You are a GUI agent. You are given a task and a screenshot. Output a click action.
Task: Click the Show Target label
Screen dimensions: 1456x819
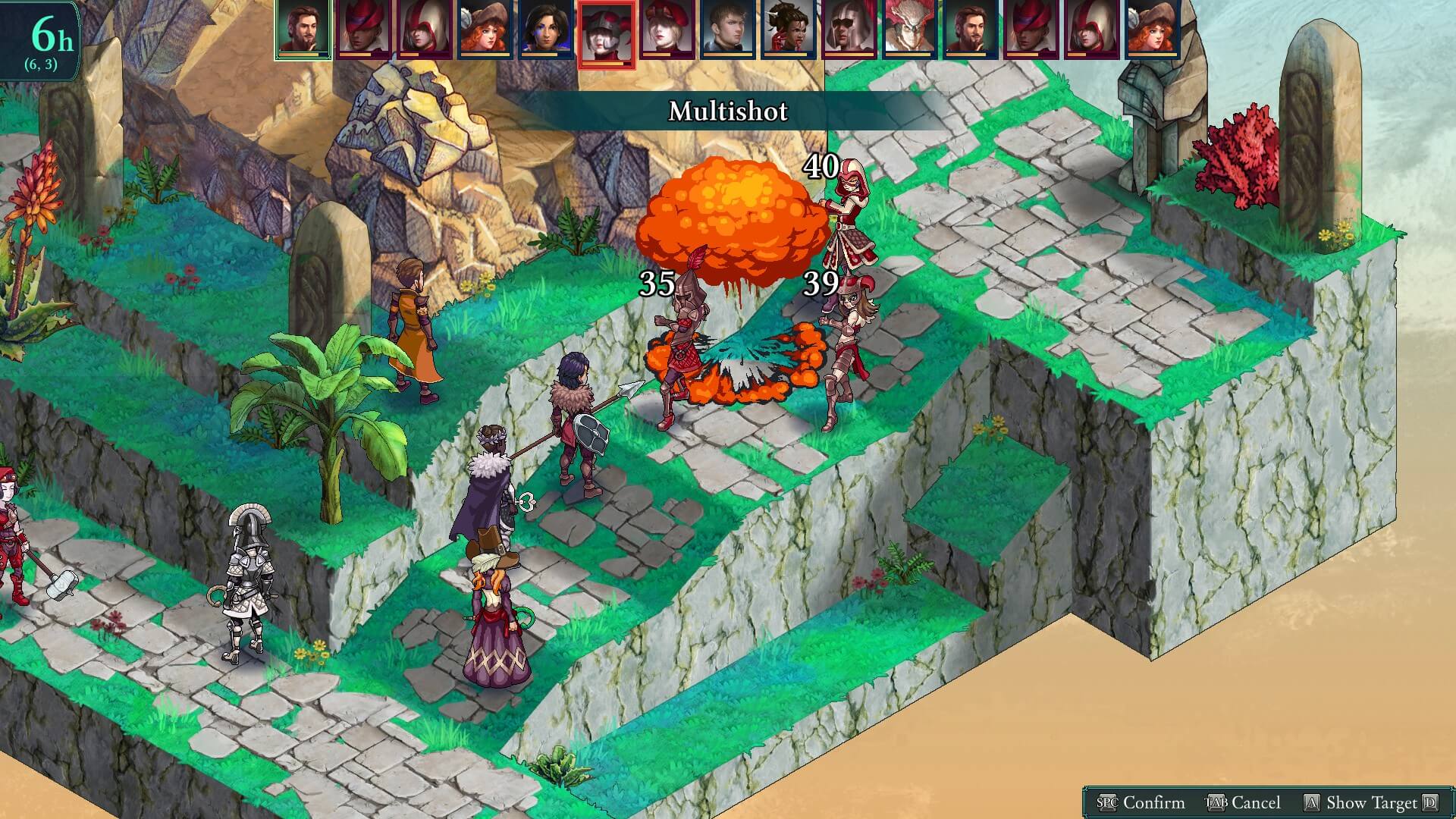point(1370,802)
